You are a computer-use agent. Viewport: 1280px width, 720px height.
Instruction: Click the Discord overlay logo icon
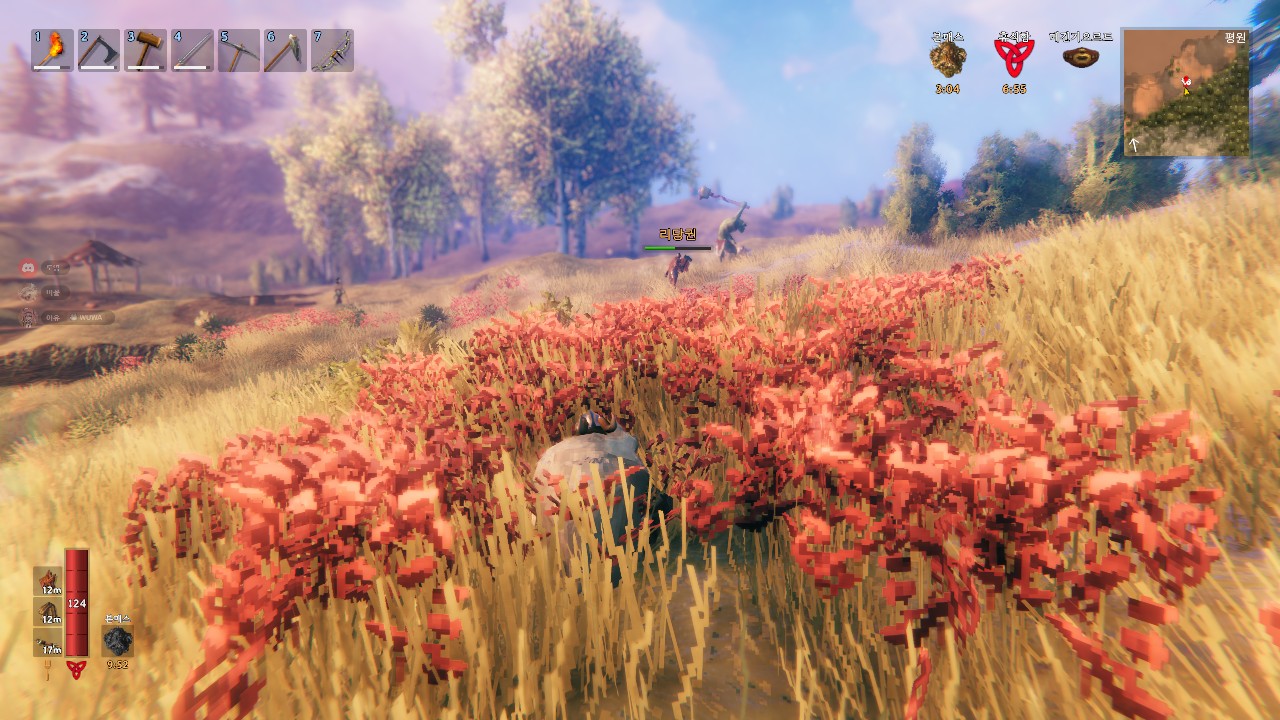29,267
